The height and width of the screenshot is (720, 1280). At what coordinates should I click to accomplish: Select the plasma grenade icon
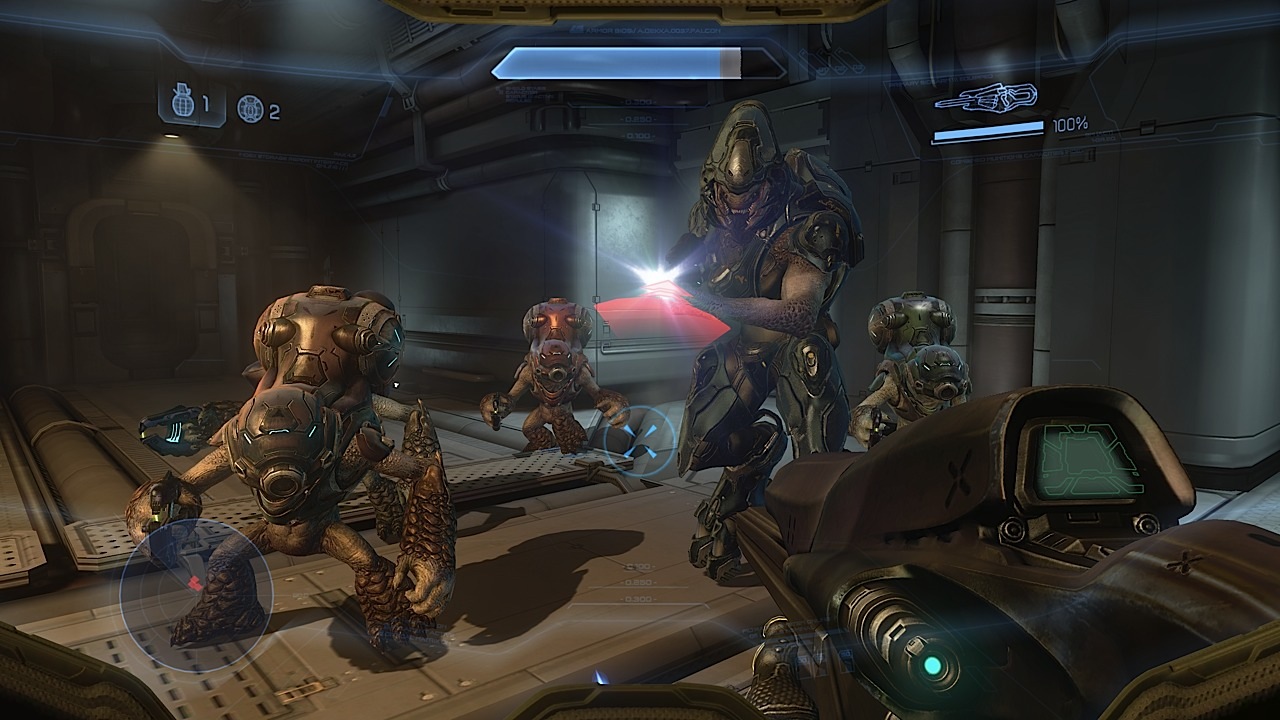[x=249, y=108]
